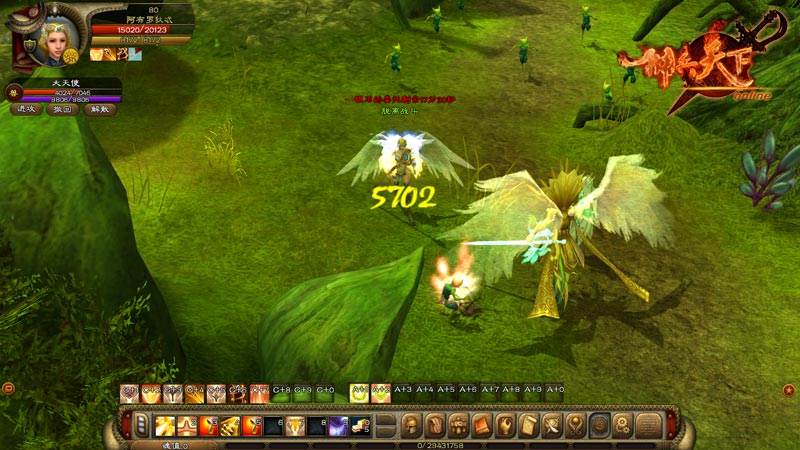
Task: Open the crossed swords icon
Action: [553, 426]
